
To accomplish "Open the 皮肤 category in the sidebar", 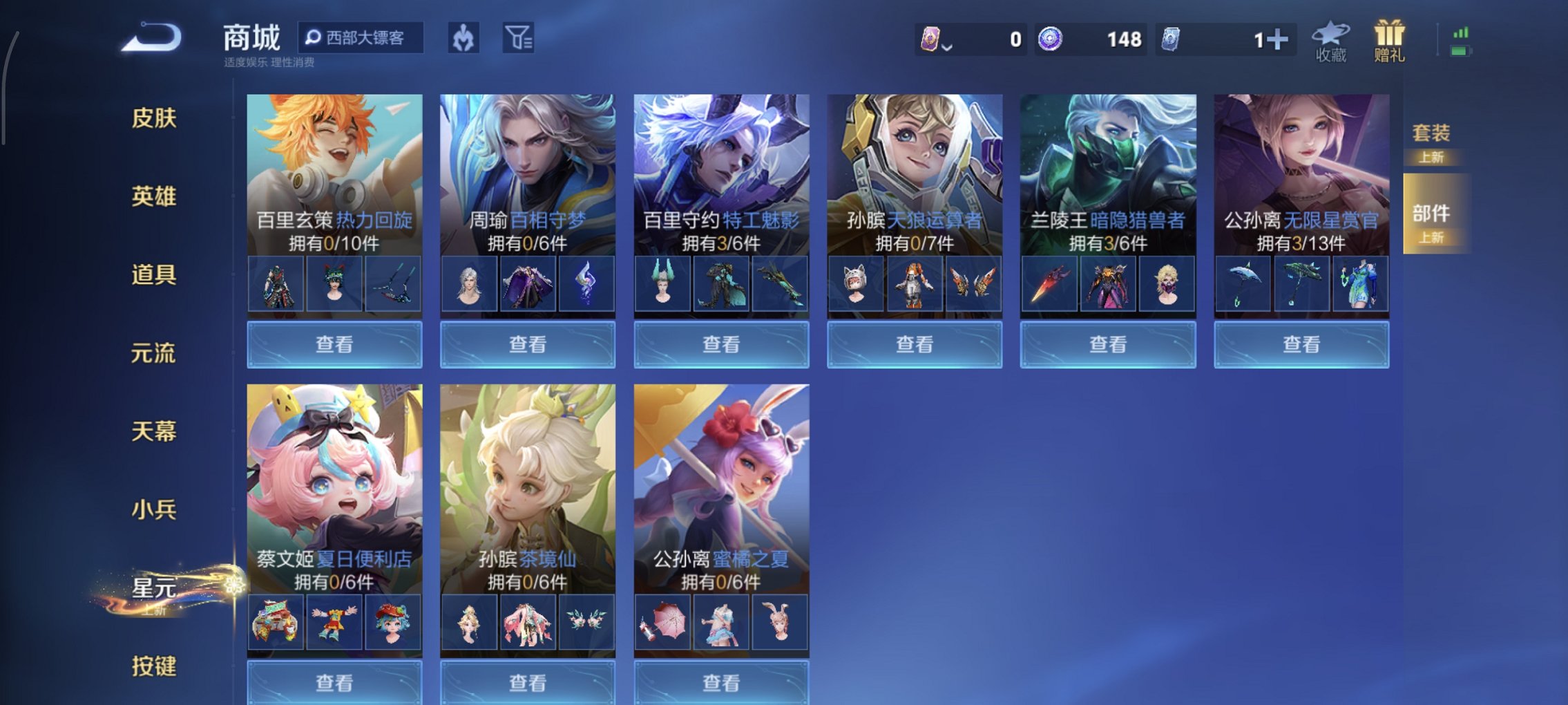I will (x=153, y=119).
